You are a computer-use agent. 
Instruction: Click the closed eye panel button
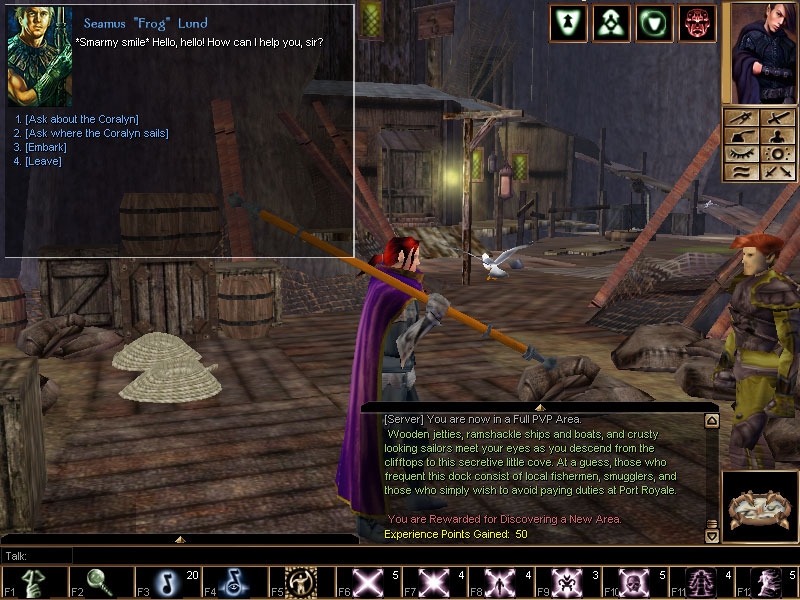tap(741, 153)
